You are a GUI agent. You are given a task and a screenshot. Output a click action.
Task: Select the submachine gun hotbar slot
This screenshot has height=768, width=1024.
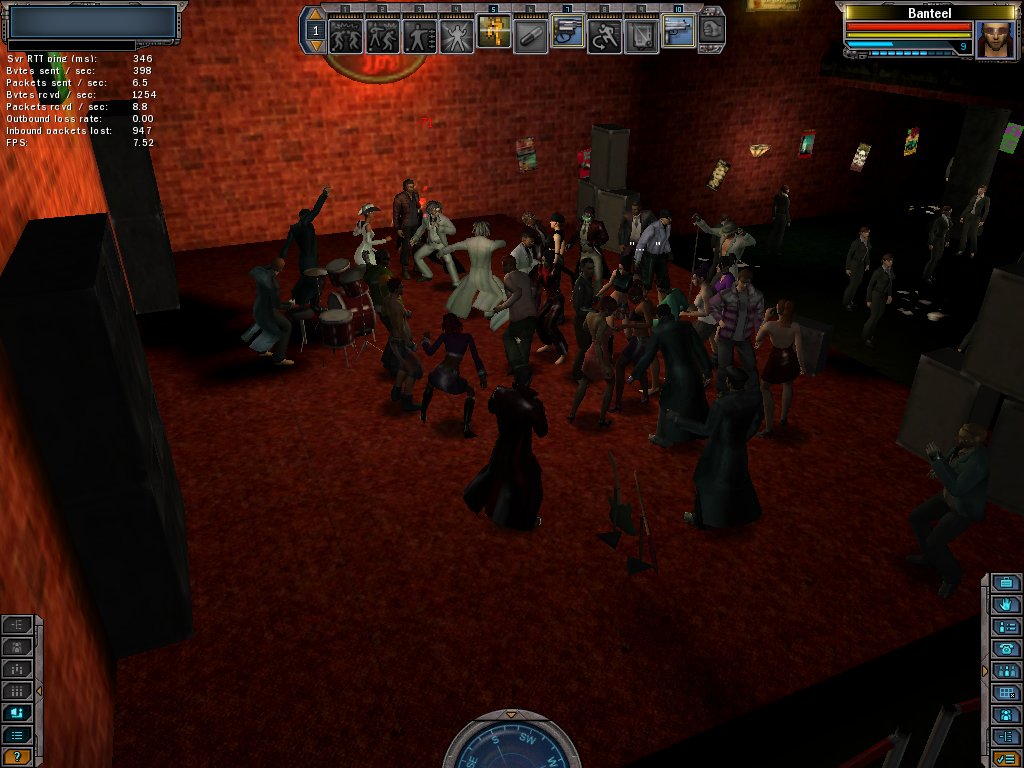[678, 33]
